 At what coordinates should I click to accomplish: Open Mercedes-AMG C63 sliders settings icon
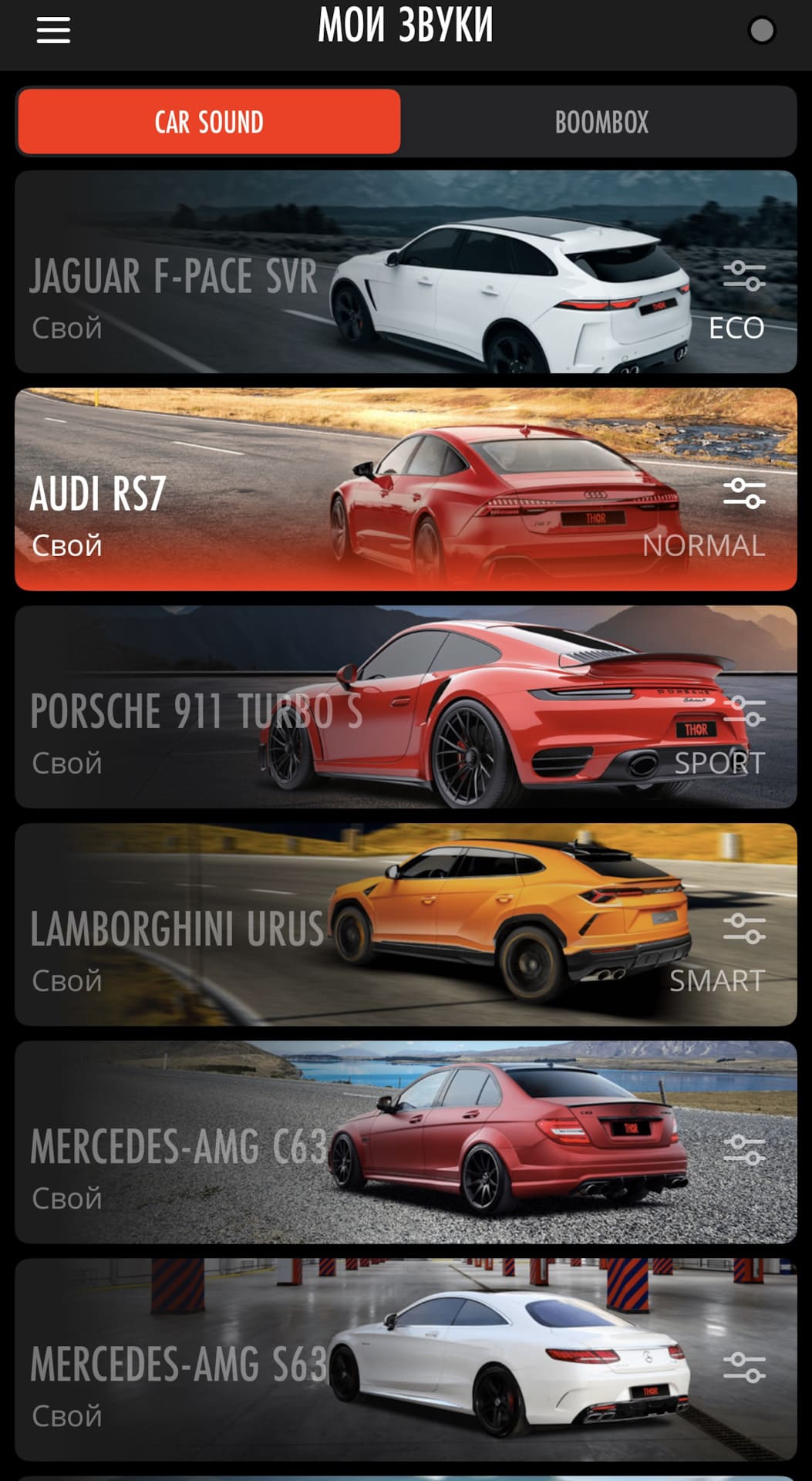tap(744, 1149)
